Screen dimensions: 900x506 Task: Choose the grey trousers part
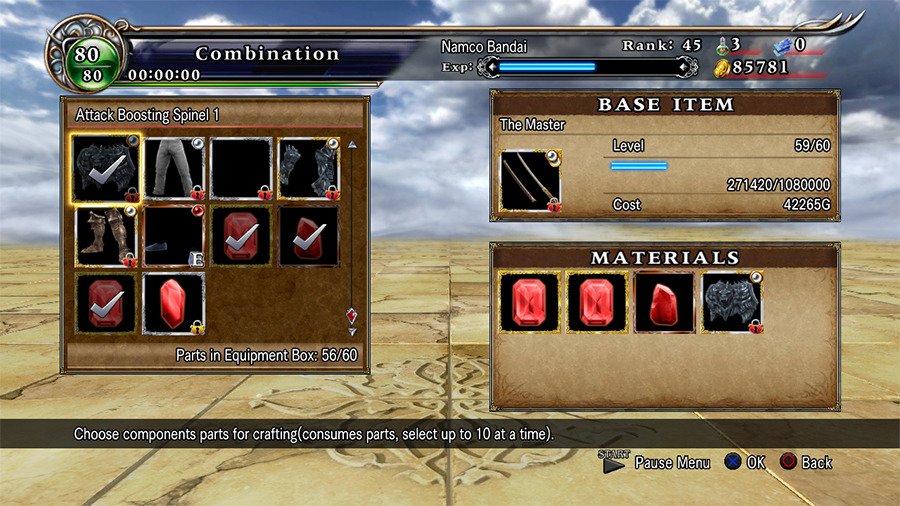174,168
